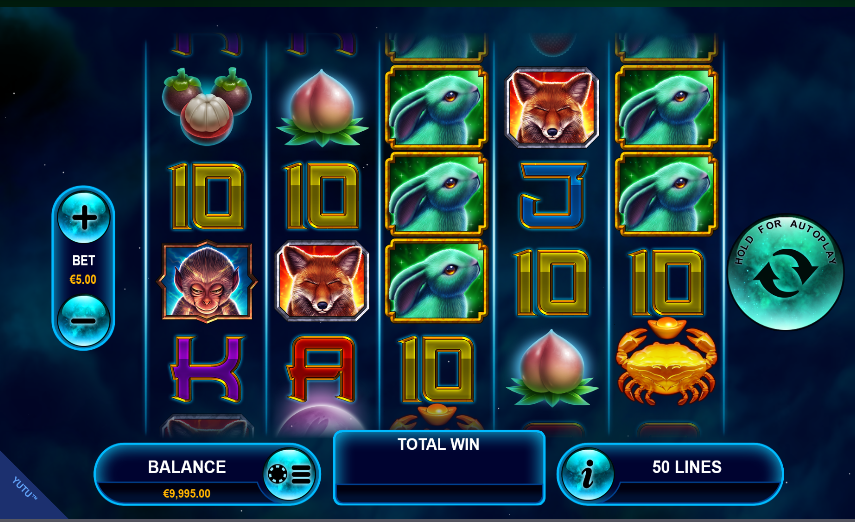Open the chip and menu settings button
855x522 pixels.
(288, 474)
